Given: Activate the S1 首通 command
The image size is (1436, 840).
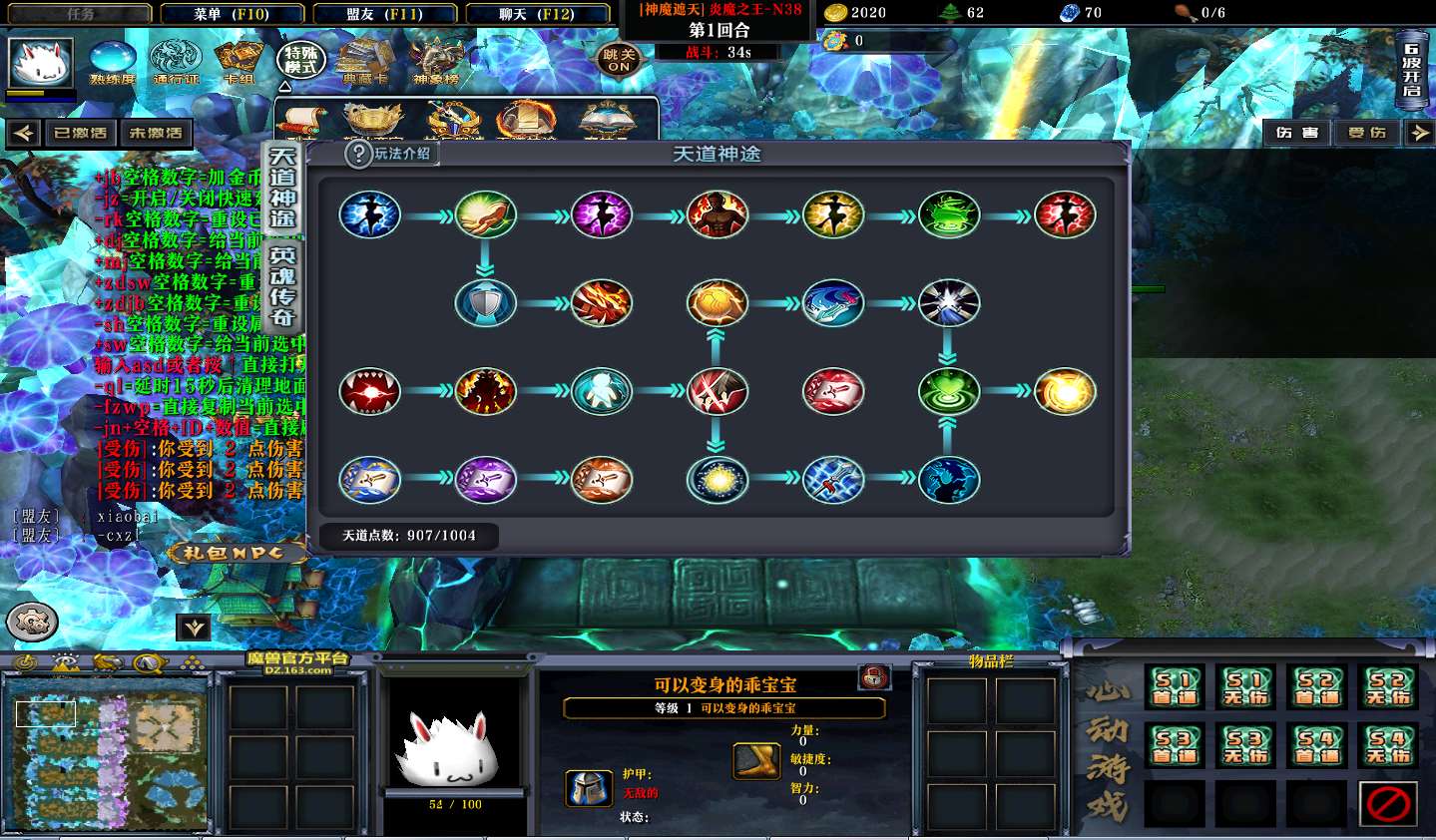Looking at the screenshot, I should click(1175, 687).
